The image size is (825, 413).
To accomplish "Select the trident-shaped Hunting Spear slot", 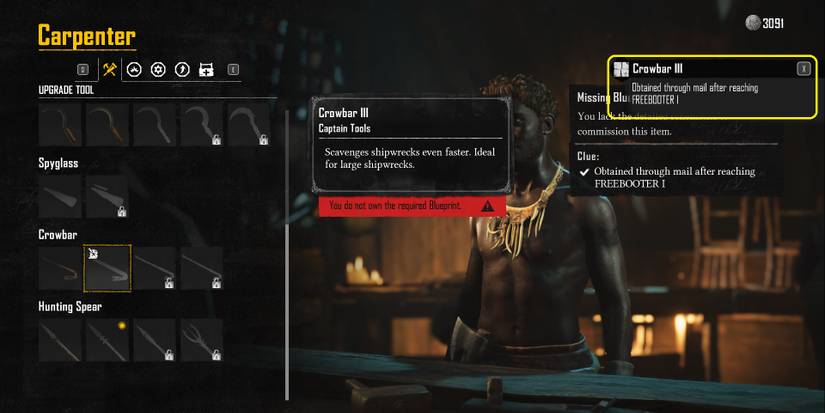I will click(x=202, y=340).
